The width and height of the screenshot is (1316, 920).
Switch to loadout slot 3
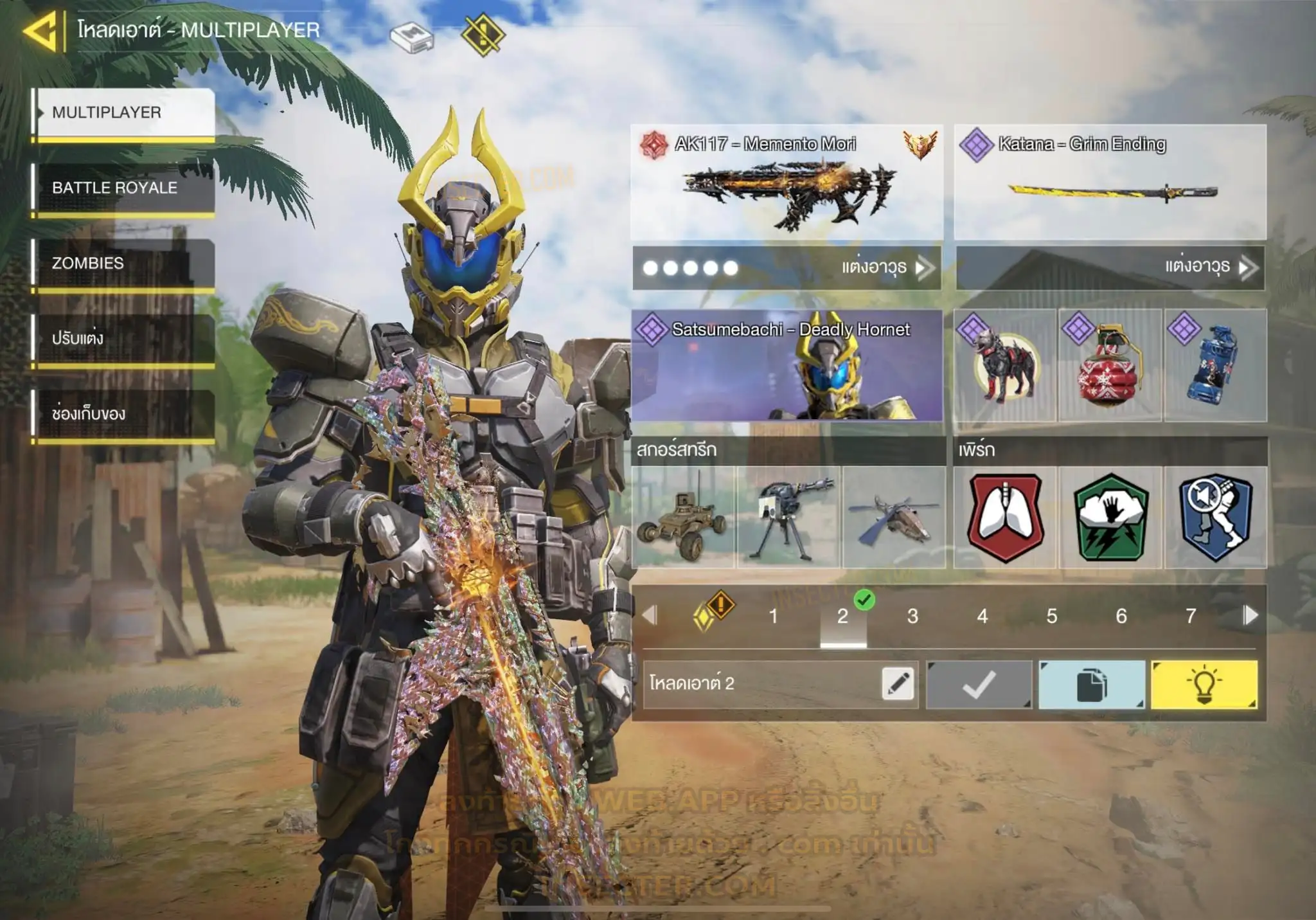(912, 616)
